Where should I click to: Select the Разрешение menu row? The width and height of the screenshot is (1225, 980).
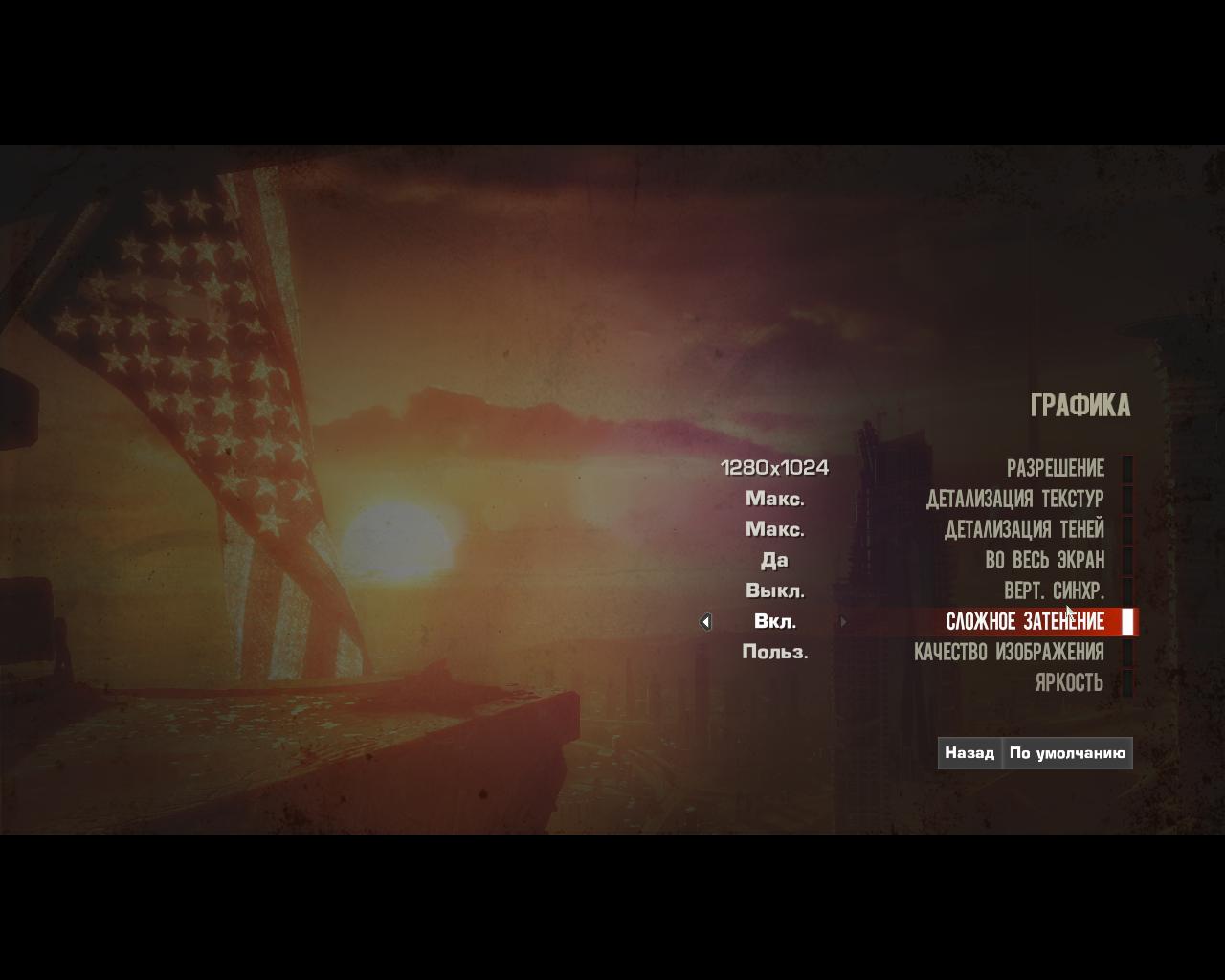pyautogui.click(x=1055, y=468)
